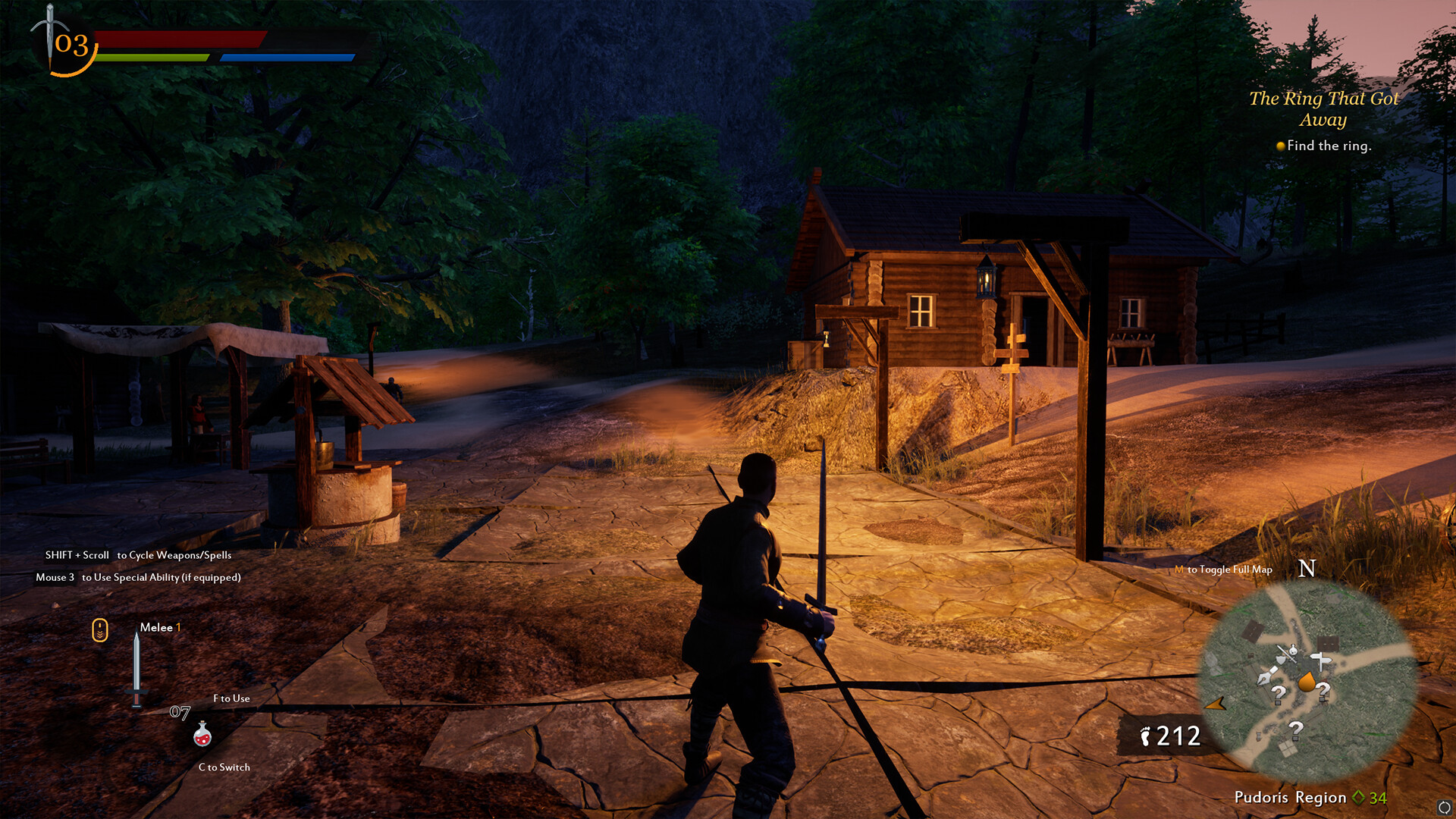Screen dimensions: 1456x819
Task: Click the mouse scroll wheel indicator icon
Action: click(99, 629)
